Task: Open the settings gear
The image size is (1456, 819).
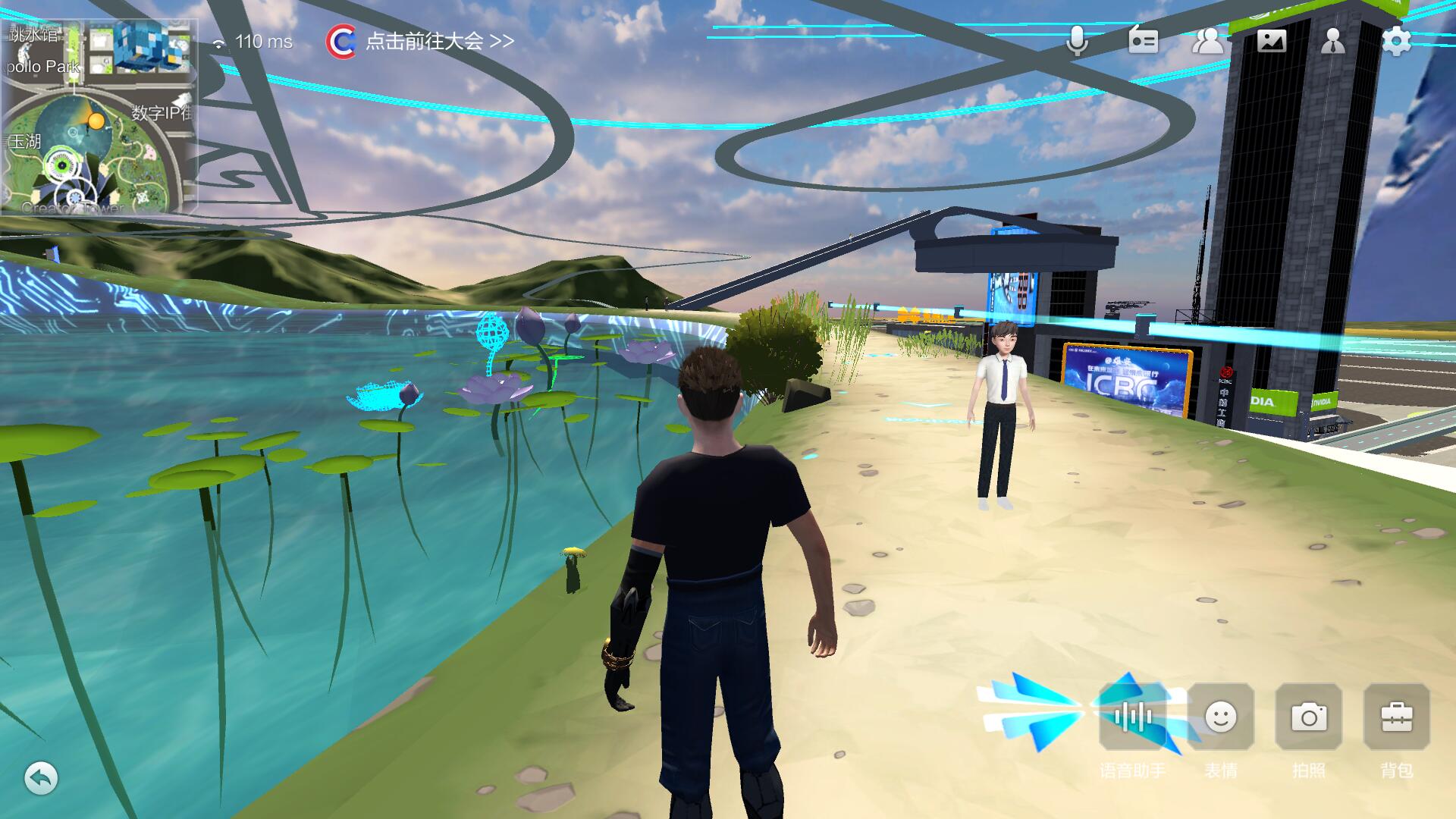Action: click(1396, 41)
